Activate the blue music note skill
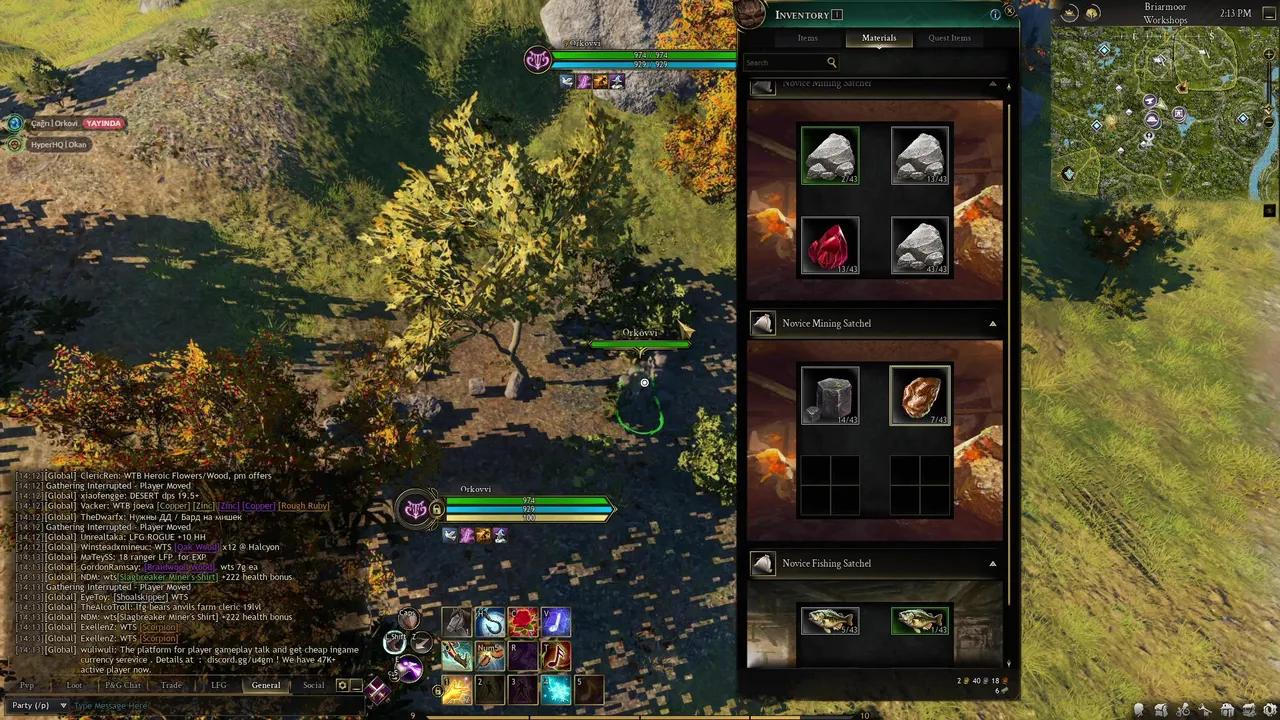Screen dimensions: 1280x720 click(556, 623)
